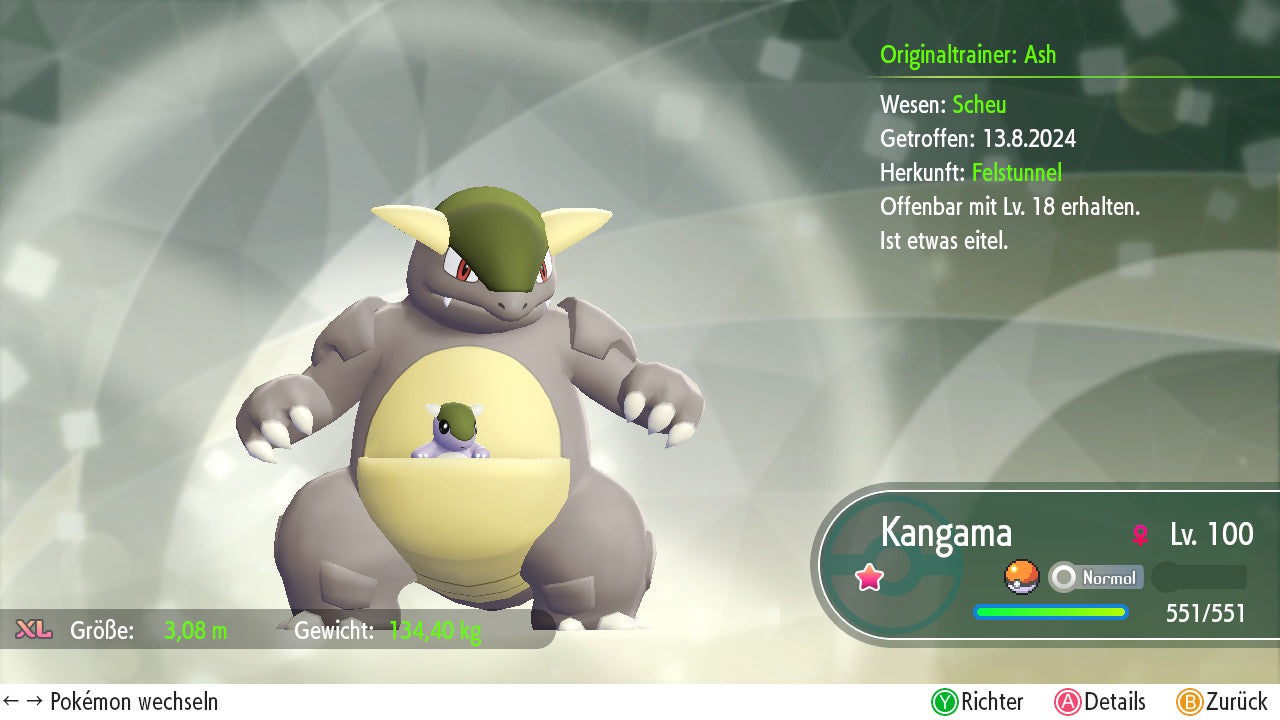This screenshot has width=1280, height=720.
Task: Click the pink star marking icon
Action: click(x=869, y=577)
